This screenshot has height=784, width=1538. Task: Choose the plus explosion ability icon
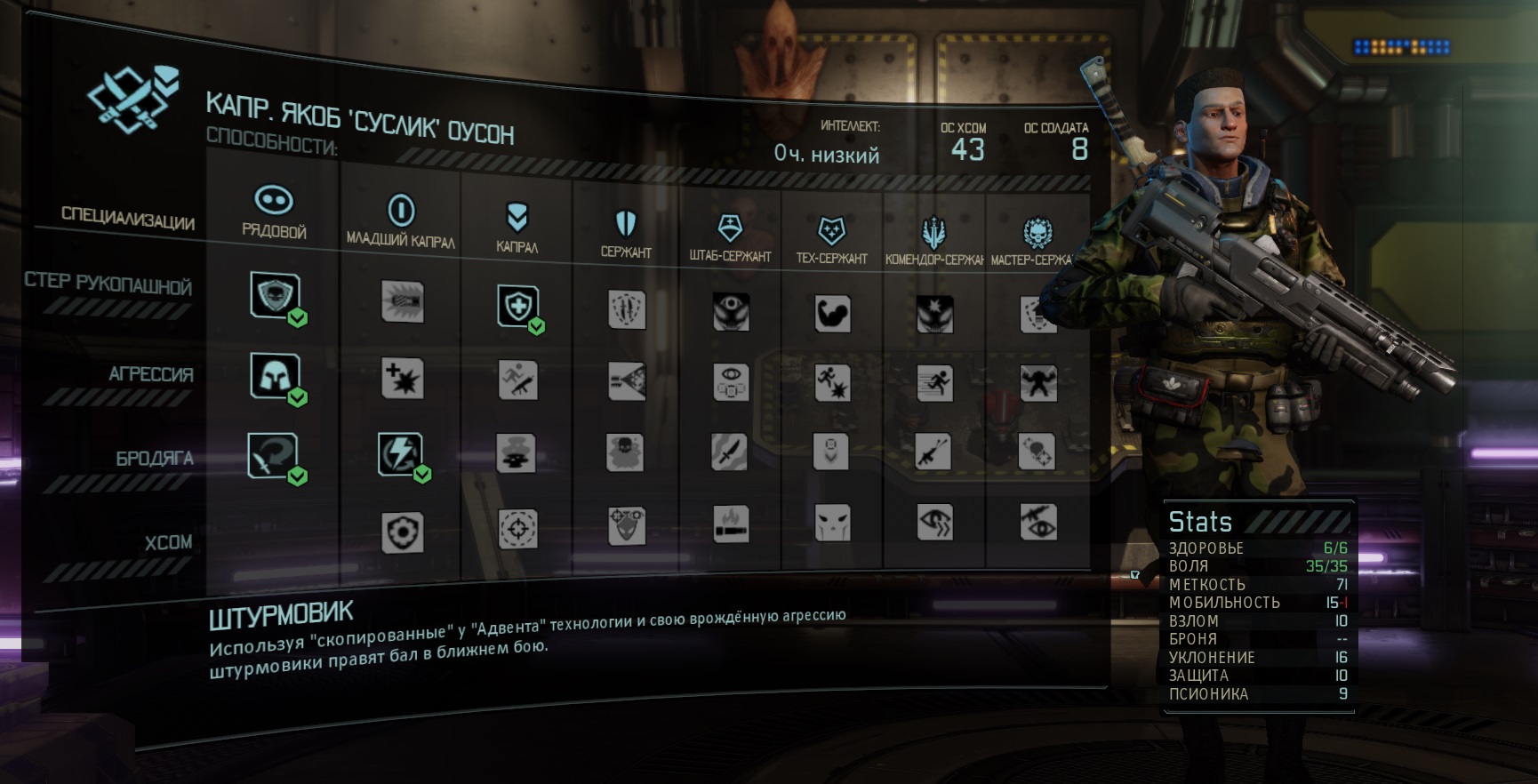click(x=402, y=379)
